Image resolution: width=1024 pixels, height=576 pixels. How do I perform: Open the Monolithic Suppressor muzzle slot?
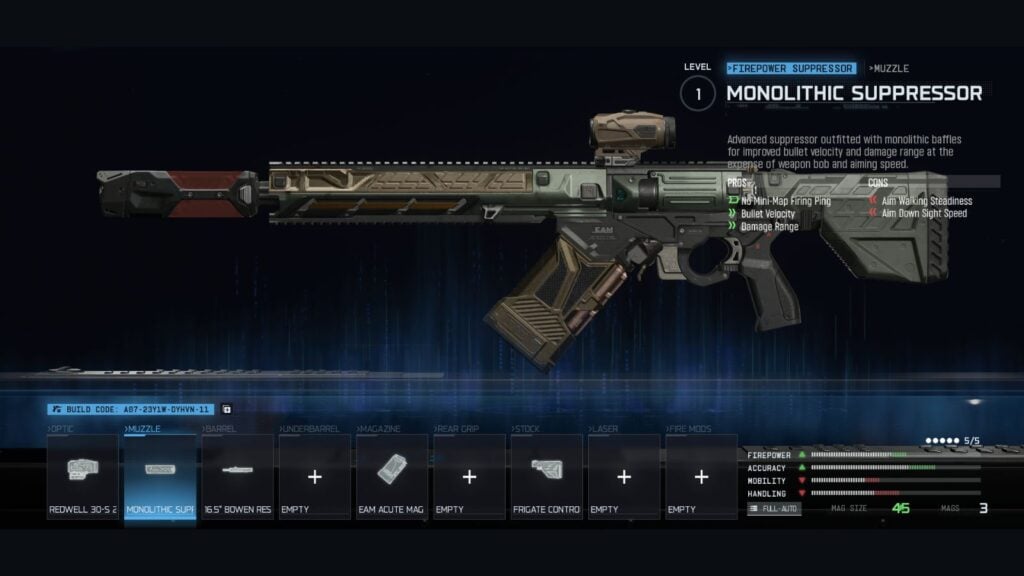coord(160,476)
